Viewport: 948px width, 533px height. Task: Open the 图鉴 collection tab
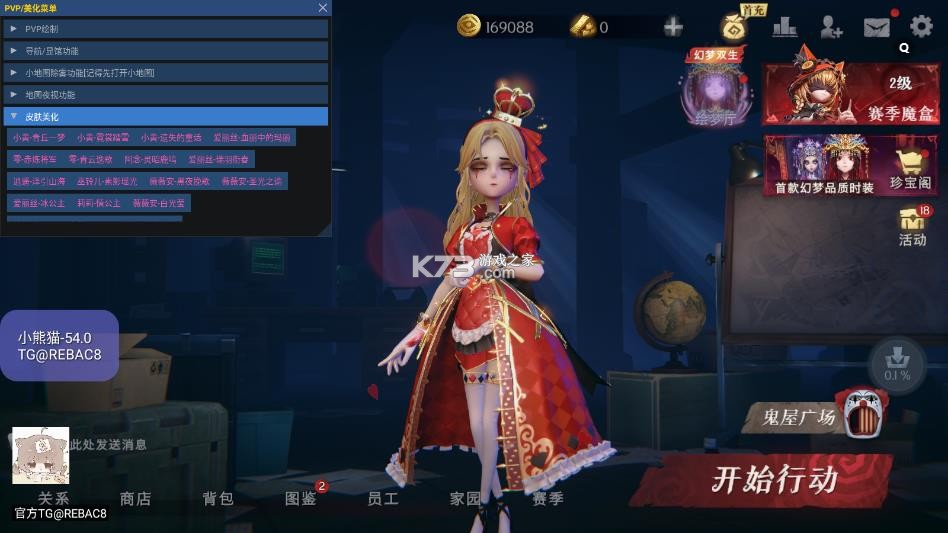pos(300,498)
